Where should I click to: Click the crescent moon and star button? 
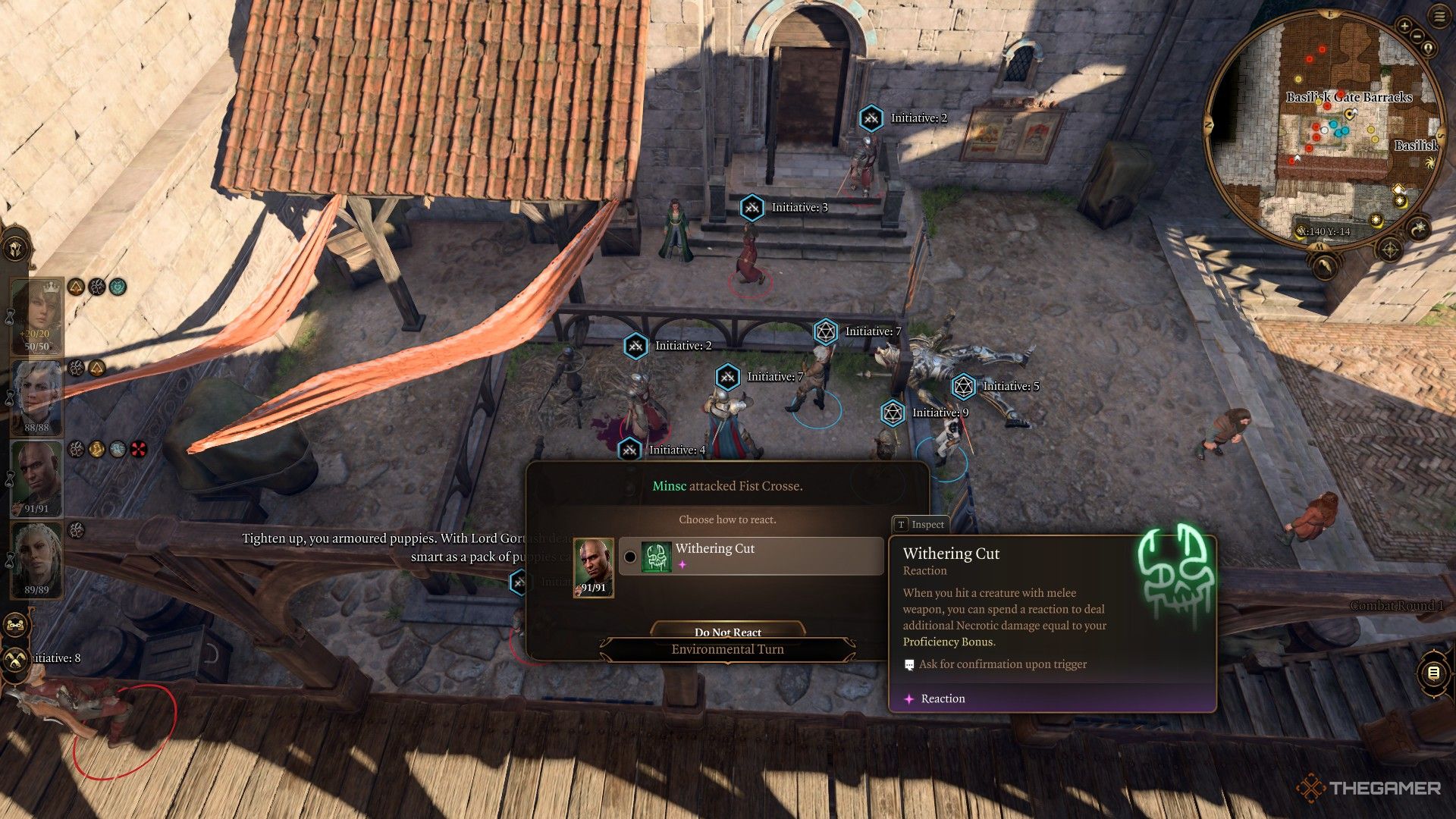(x=1417, y=228)
